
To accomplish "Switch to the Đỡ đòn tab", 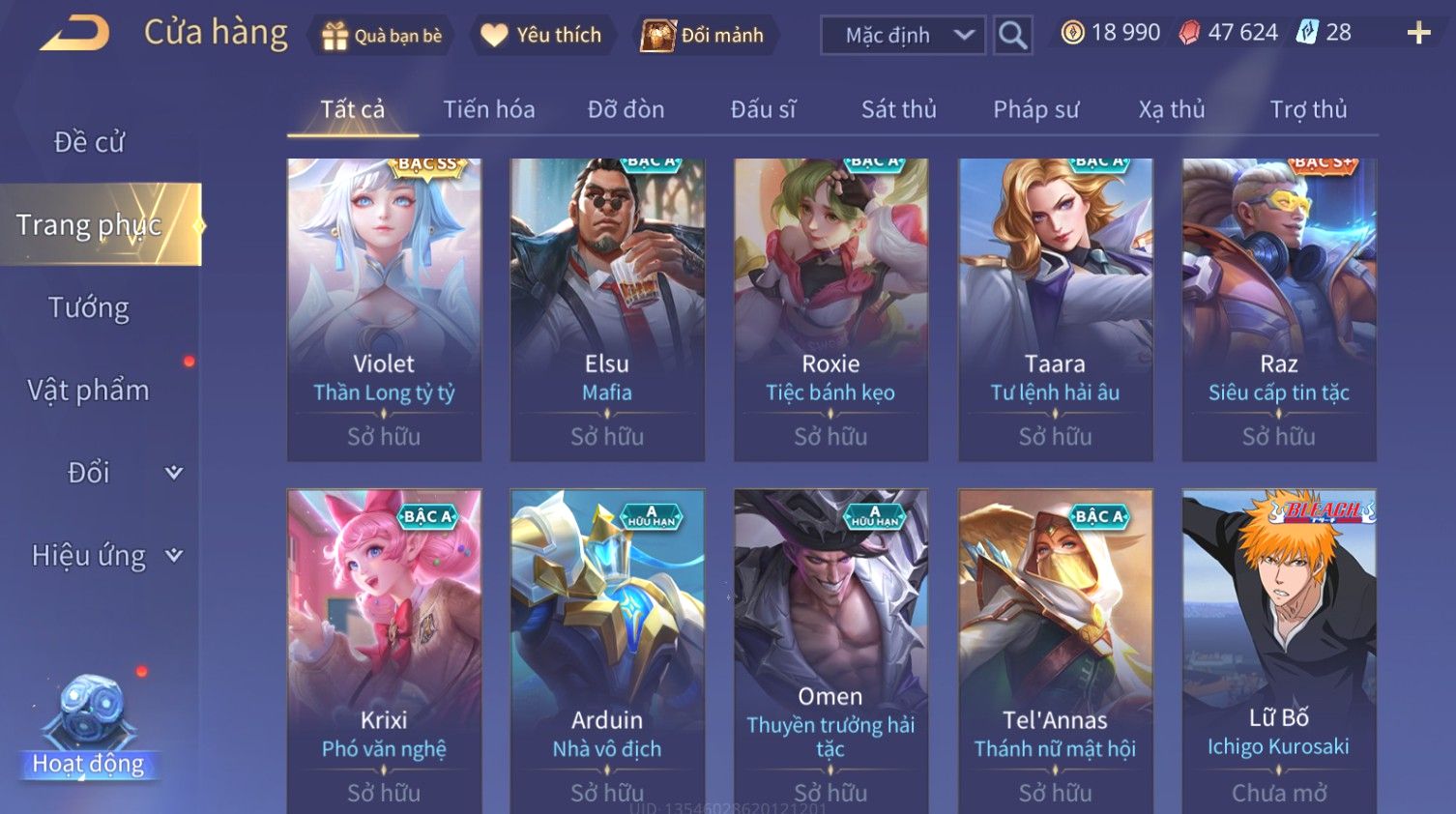I will 626,109.
